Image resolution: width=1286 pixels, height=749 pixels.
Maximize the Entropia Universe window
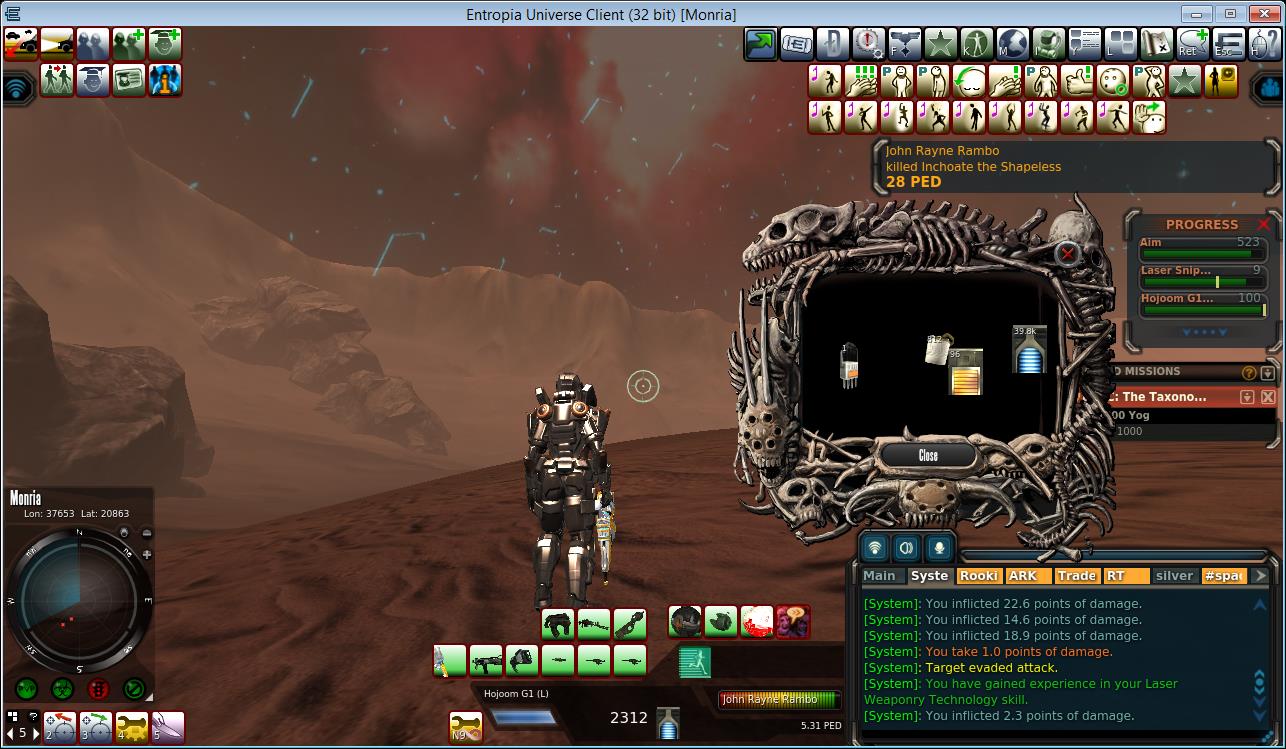tap(1230, 14)
